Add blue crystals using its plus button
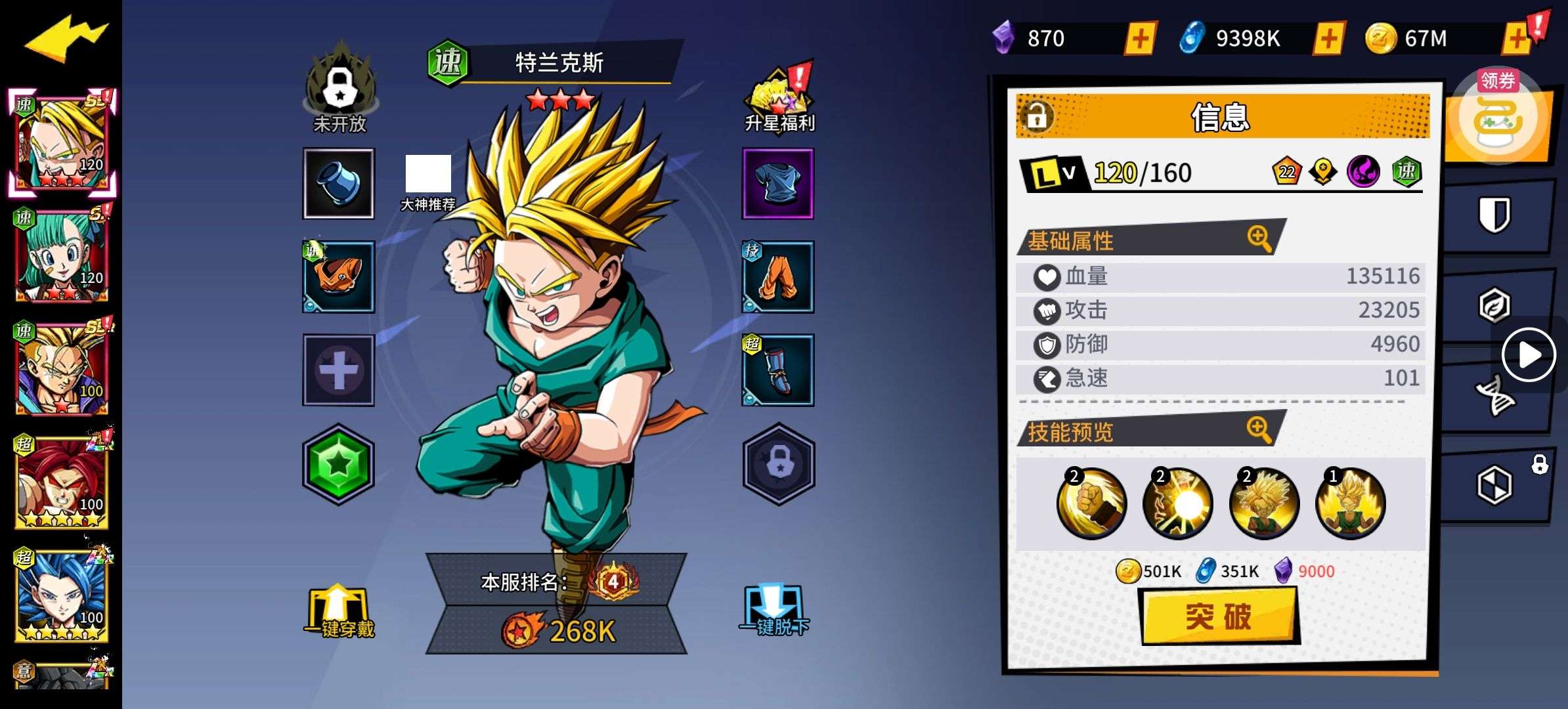The width and height of the screenshot is (1568, 709). 1328,38
